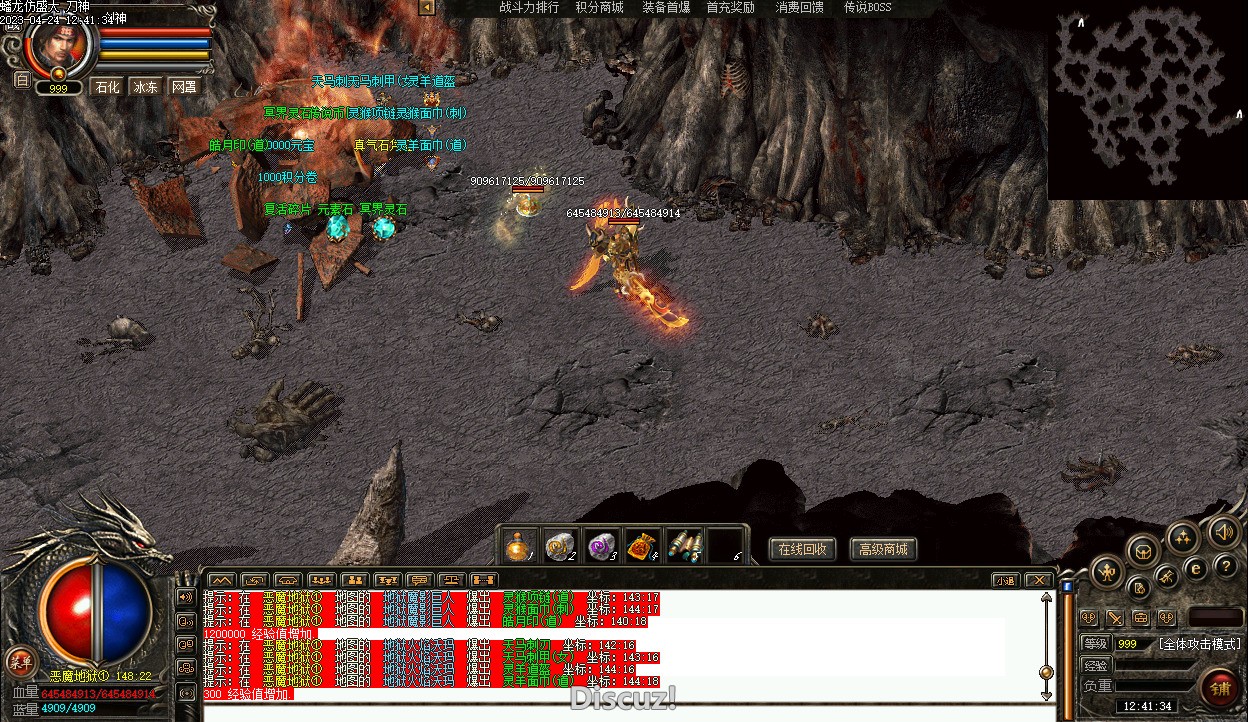Image resolution: width=1248 pixels, height=722 pixels.
Task: Open the red 铺 shop button
Action: click(x=1219, y=689)
